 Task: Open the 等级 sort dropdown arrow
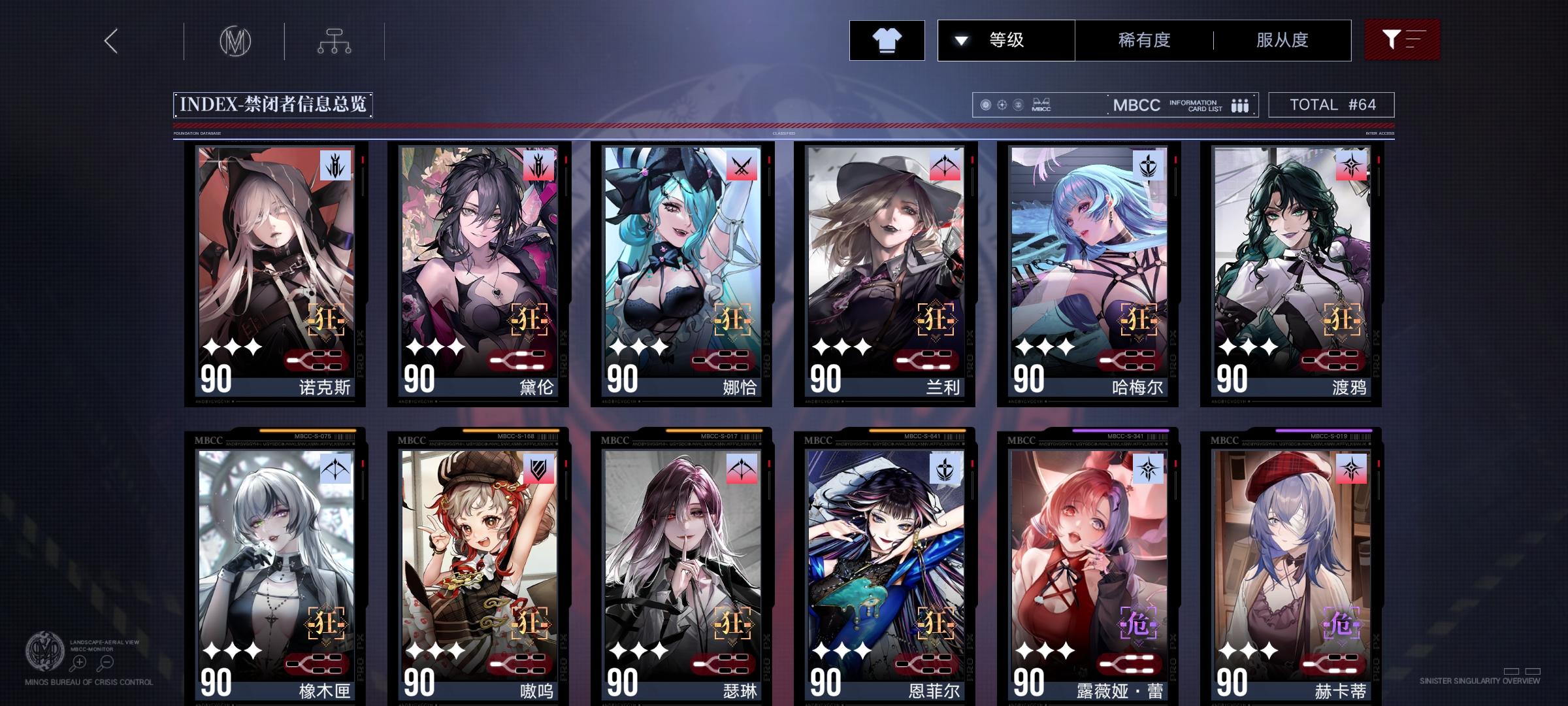(x=959, y=40)
